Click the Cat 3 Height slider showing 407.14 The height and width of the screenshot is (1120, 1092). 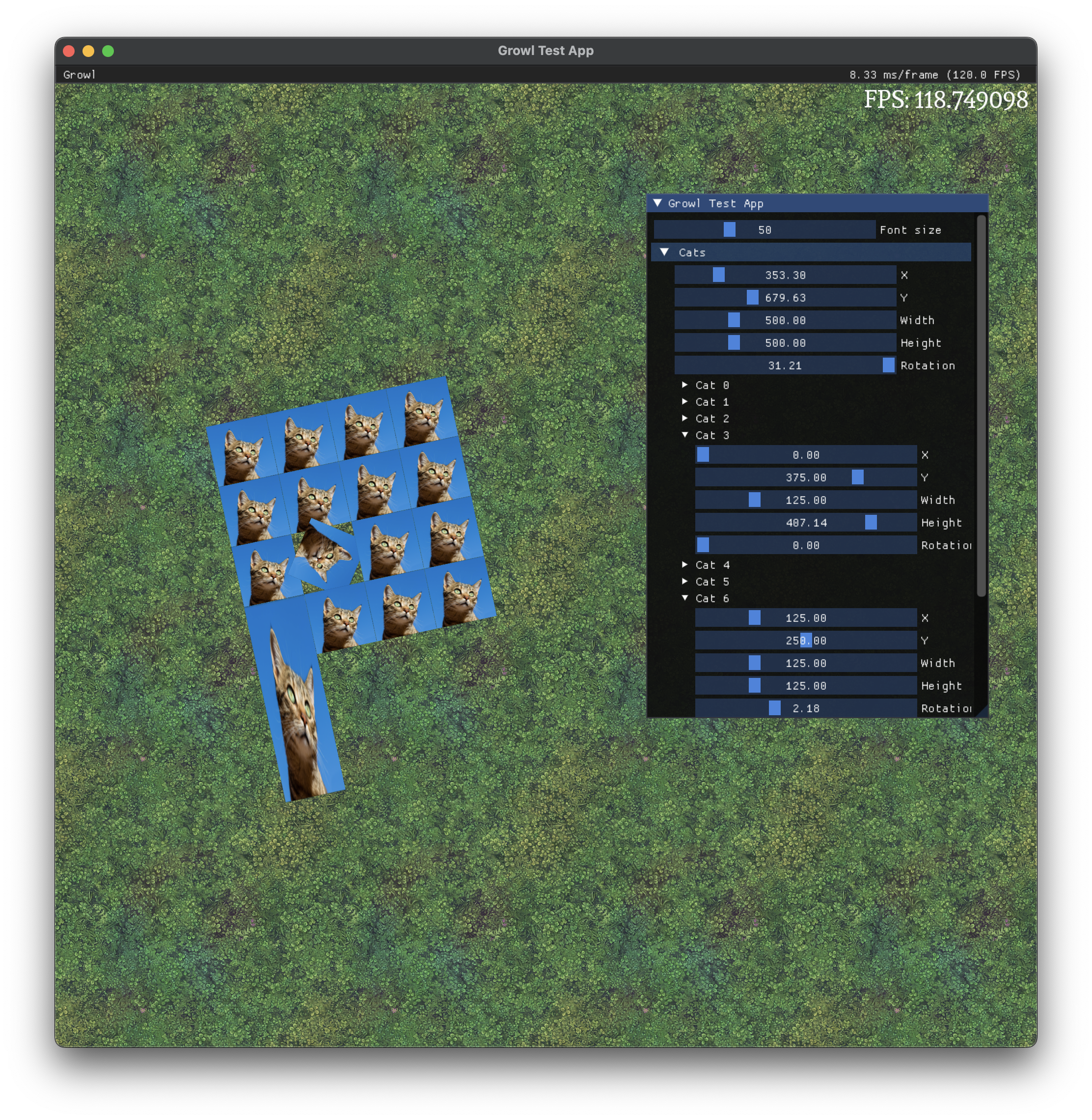point(805,522)
